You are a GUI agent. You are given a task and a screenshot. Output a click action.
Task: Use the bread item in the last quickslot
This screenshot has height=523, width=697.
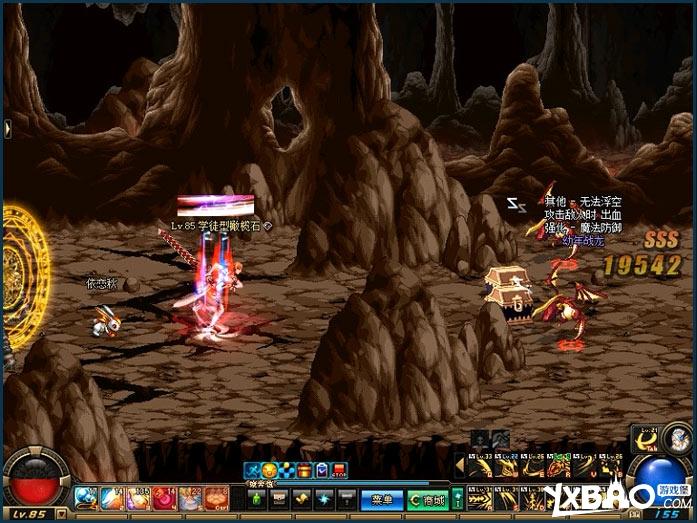pos(217,497)
